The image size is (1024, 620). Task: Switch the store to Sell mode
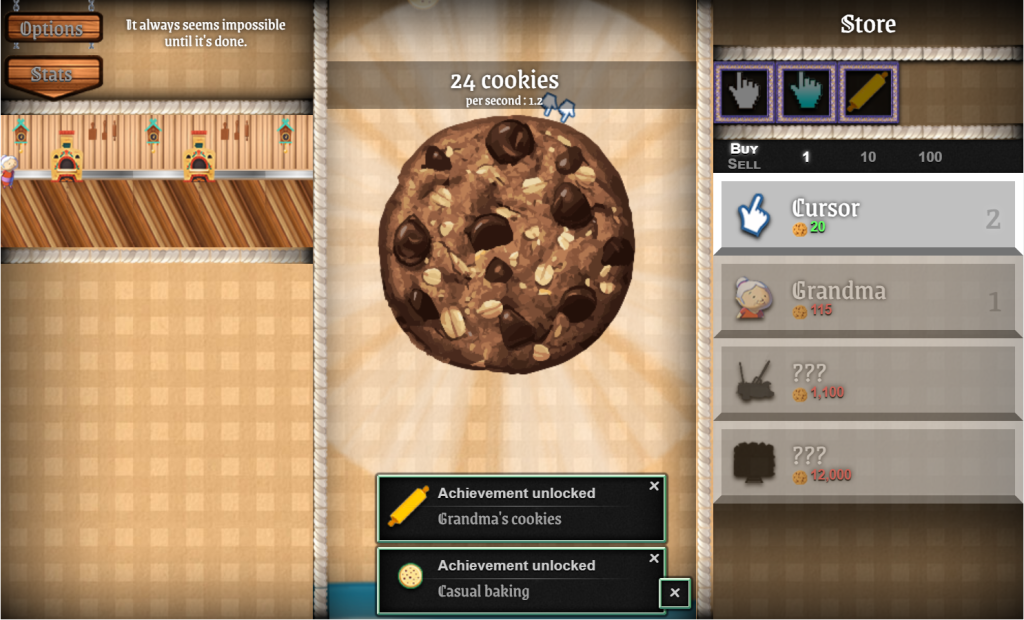pos(744,164)
